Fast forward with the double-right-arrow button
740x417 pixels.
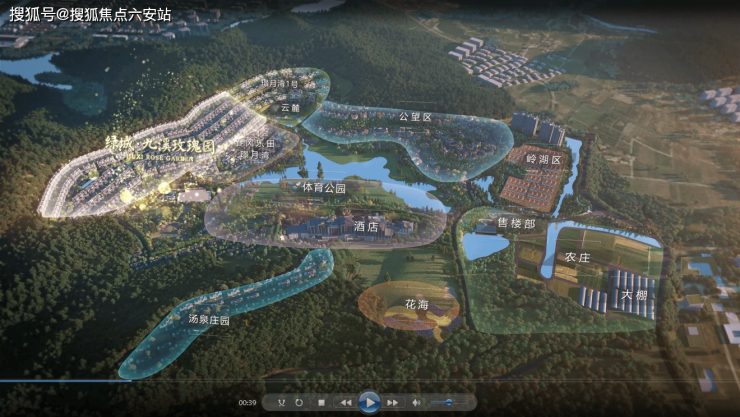(393, 402)
